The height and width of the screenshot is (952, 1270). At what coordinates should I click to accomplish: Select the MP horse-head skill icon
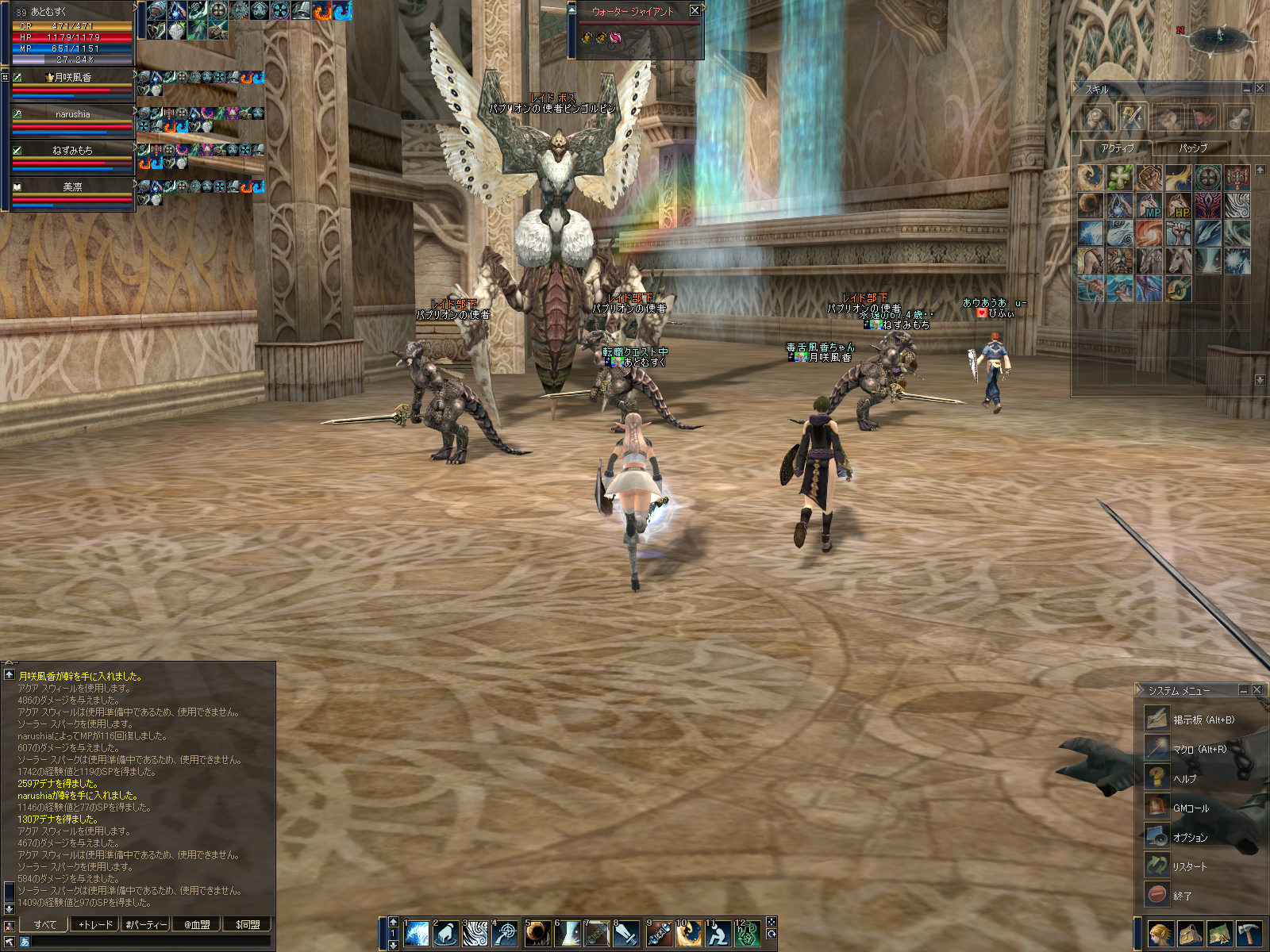click(x=1149, y=206)
